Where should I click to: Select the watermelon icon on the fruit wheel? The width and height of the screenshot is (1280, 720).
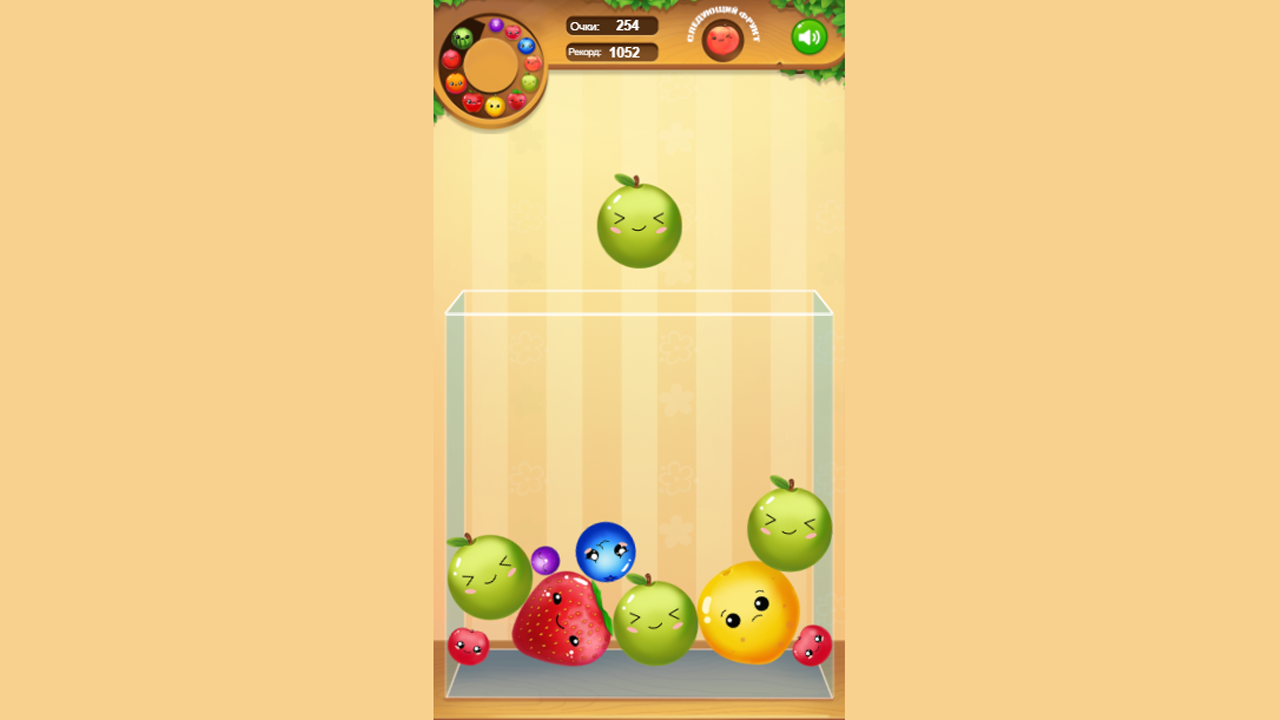tap(462, 38)
